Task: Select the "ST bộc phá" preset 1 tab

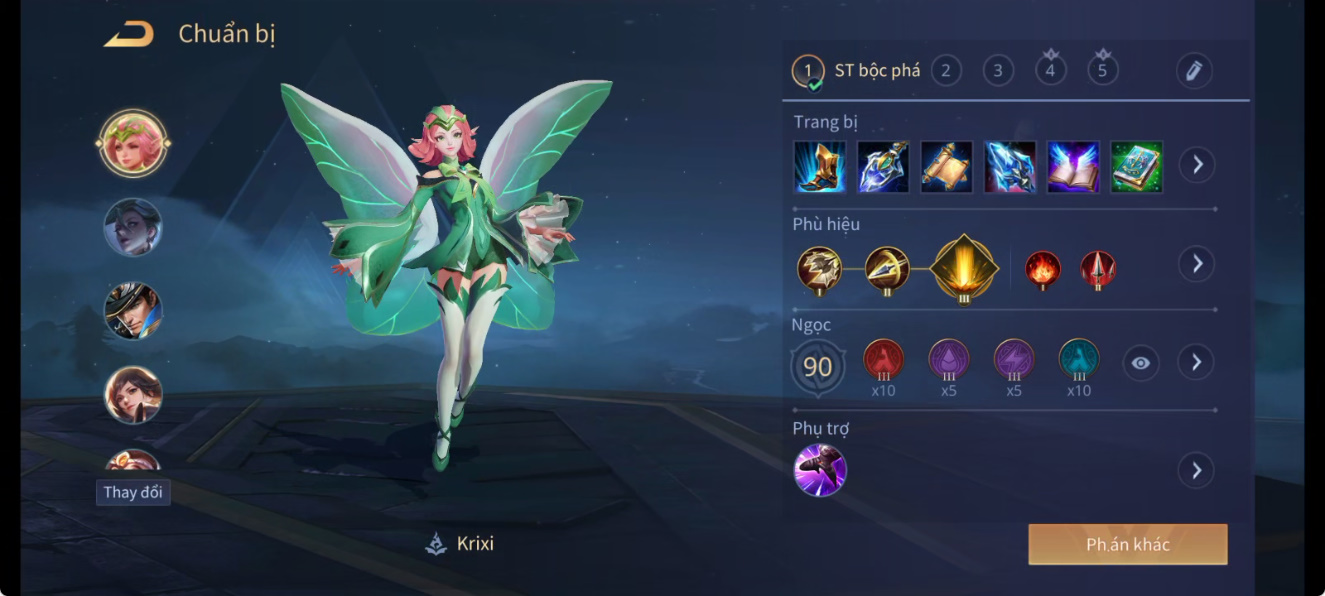Action: (x=857, y=71)
